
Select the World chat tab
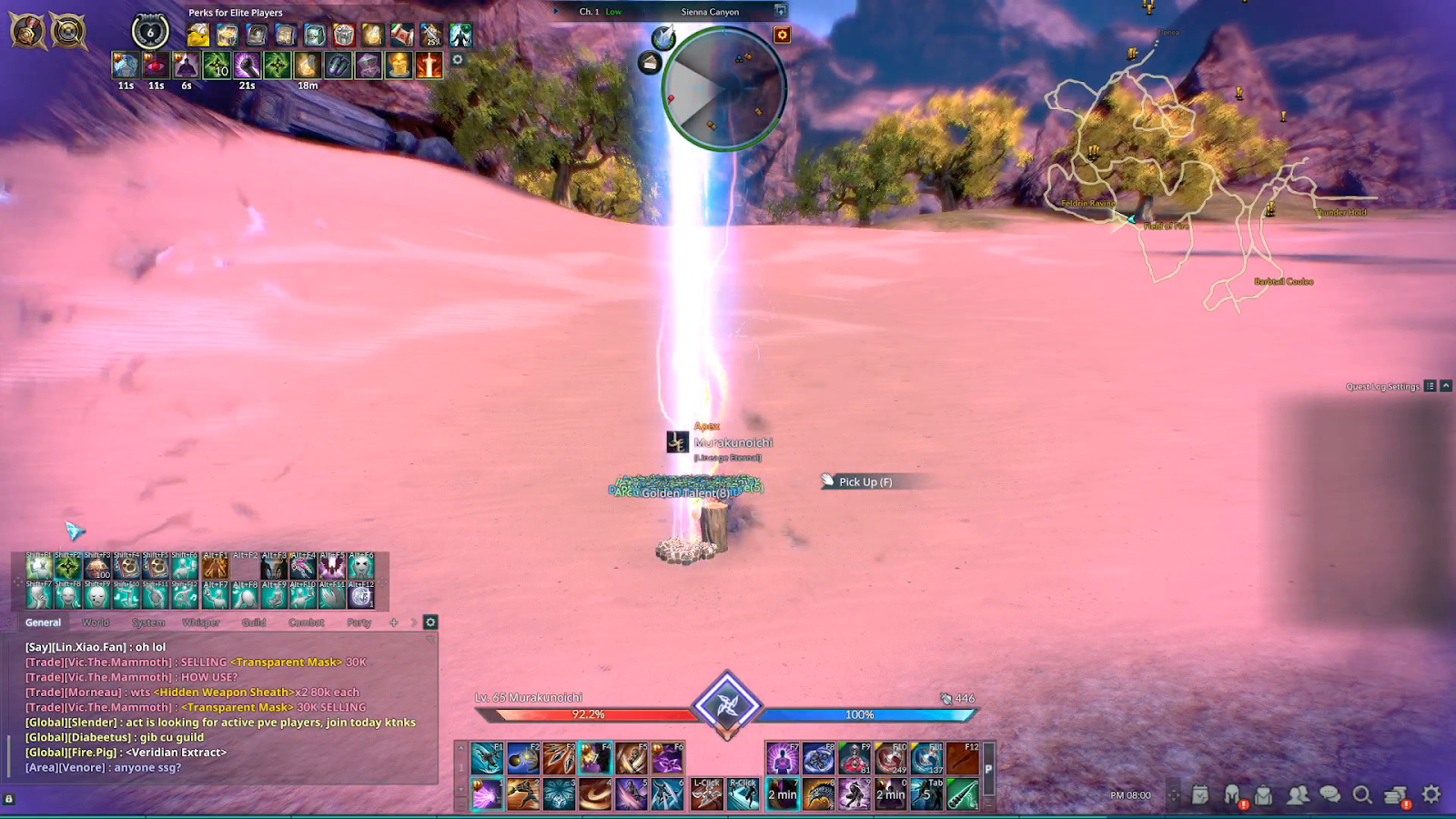(x=95, y=622)
